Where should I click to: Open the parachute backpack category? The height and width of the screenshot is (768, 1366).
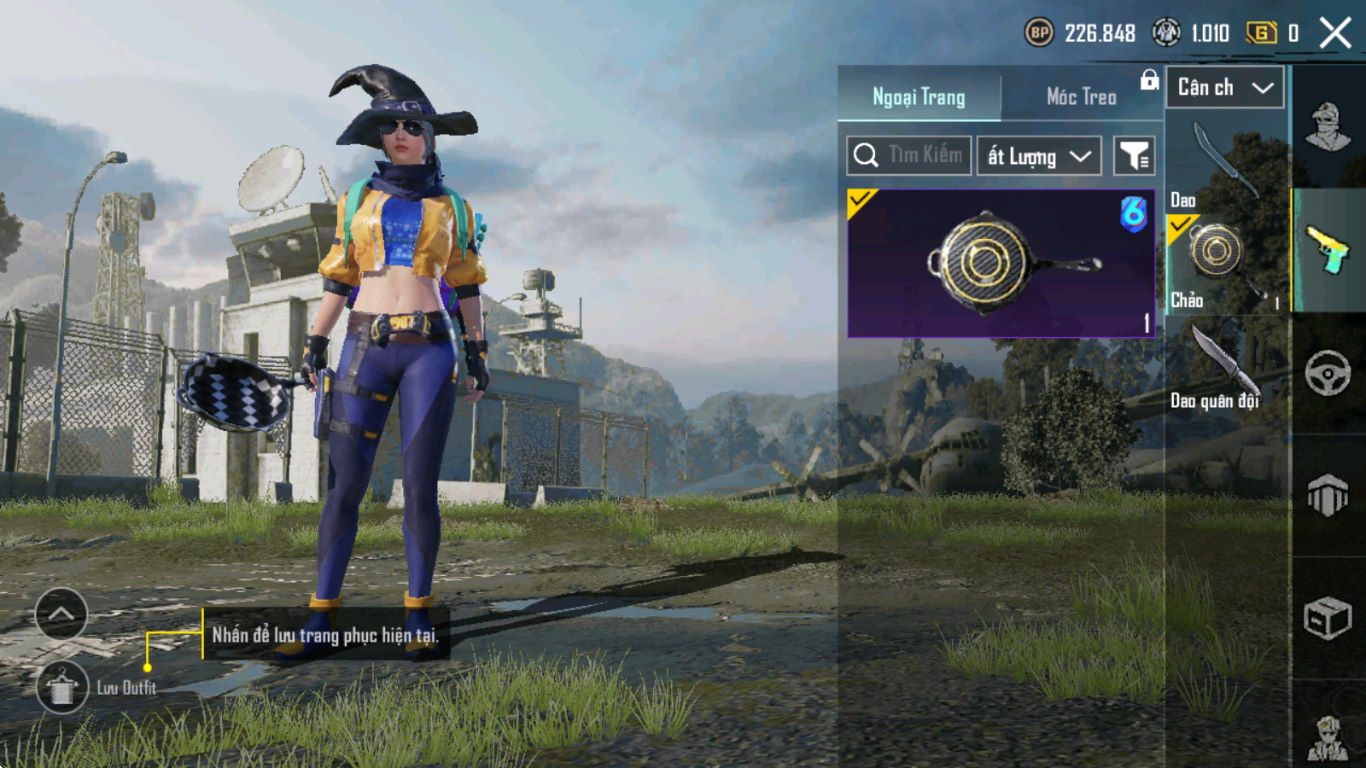(x=1329, y=495)
